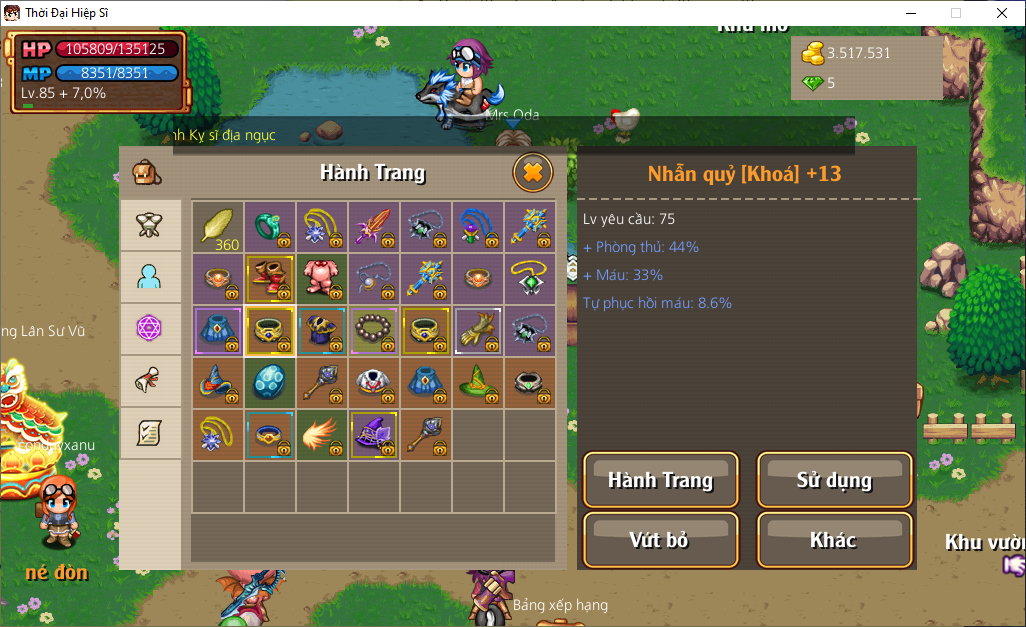The height and width of the screenshot is (627, 1026).
Task: Choose the brown bead bracelet slot
Action: click(373, 329)
